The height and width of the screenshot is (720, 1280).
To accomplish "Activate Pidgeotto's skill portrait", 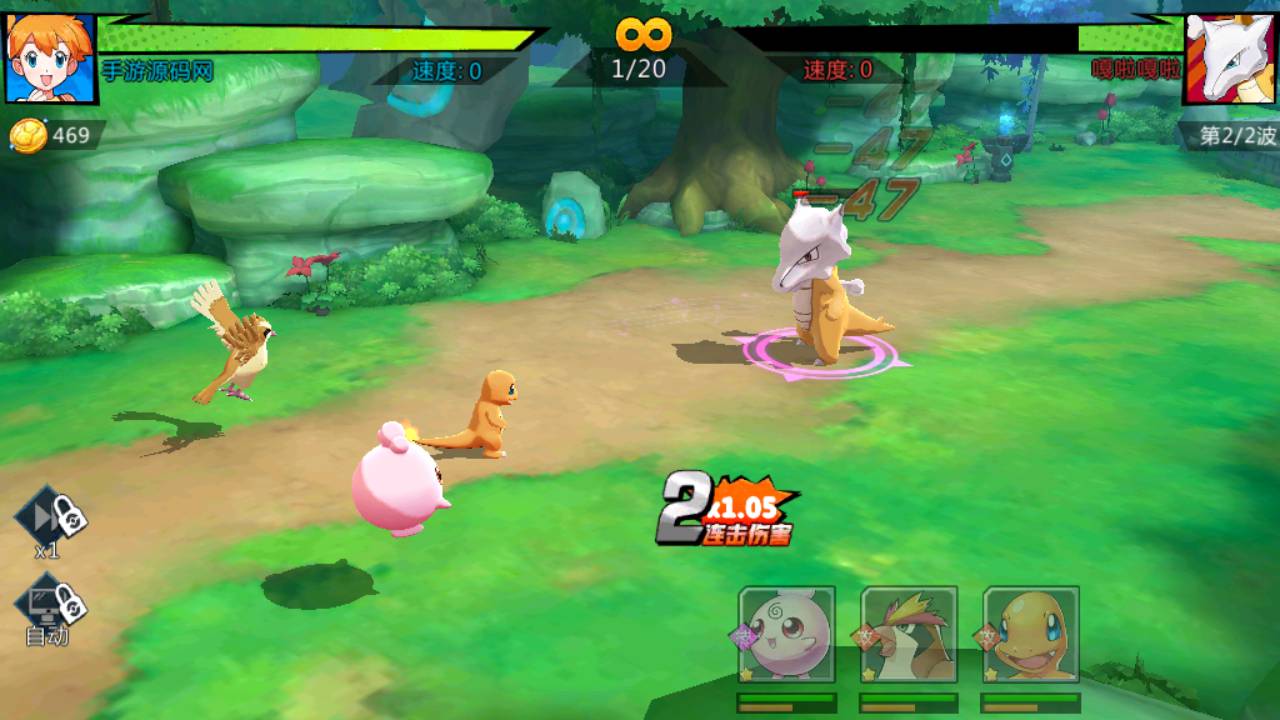I will click(x=909, y=636).
